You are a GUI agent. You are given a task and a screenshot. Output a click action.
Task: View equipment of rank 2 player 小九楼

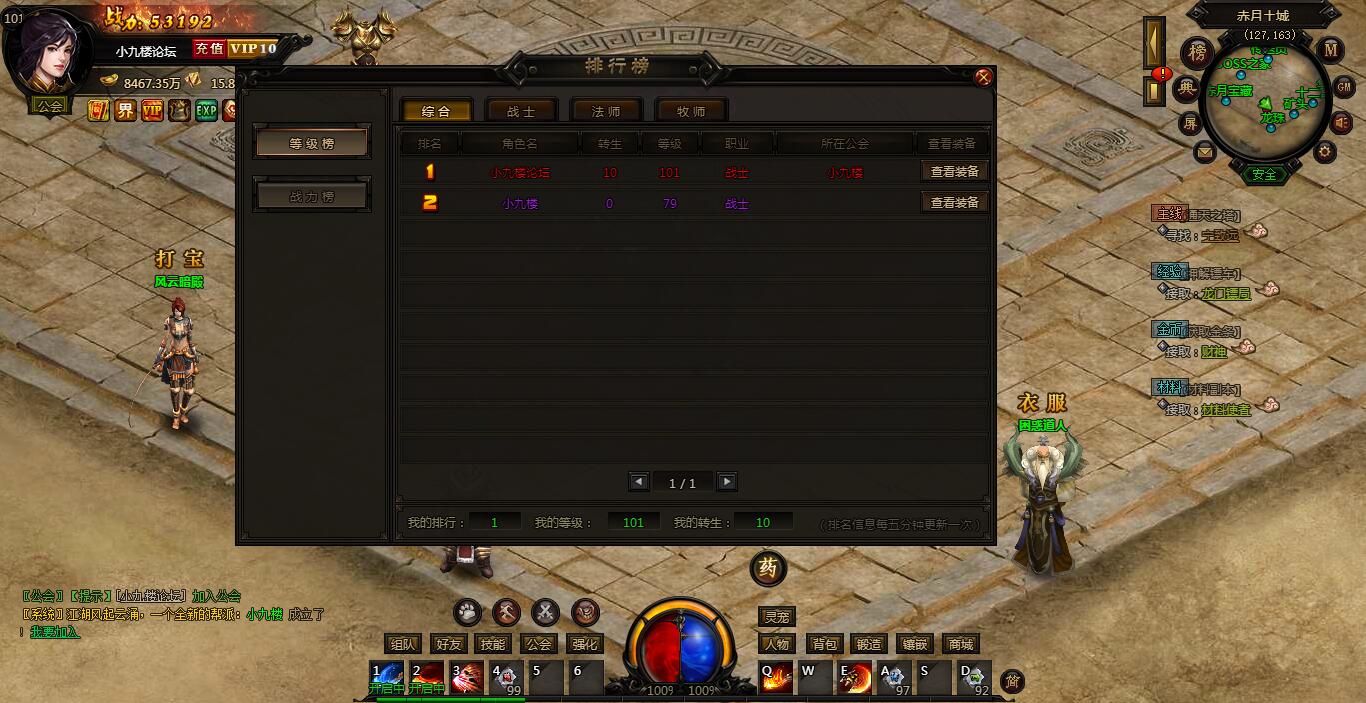(954, 202)
